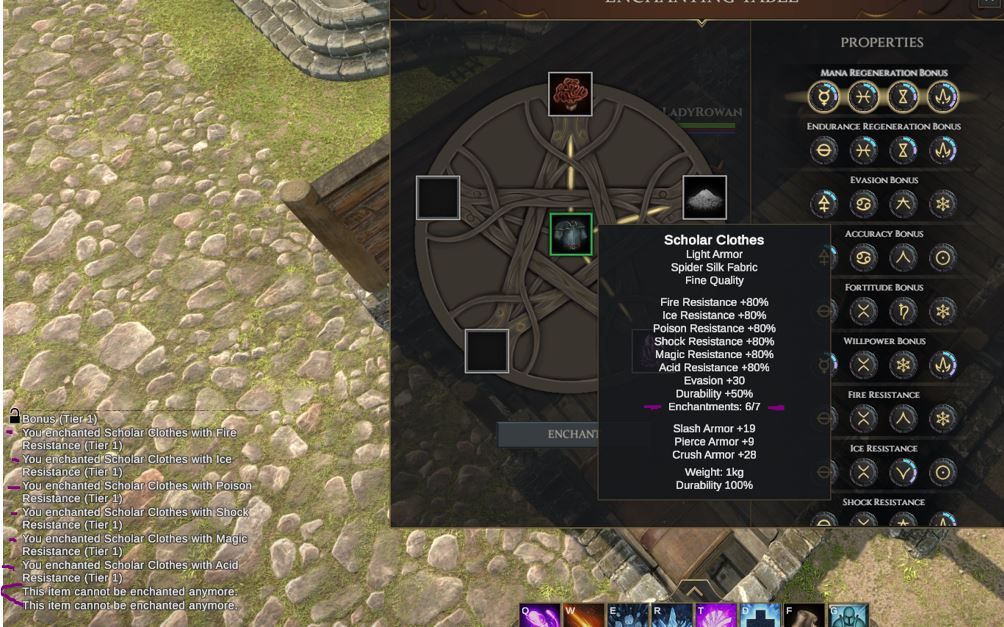Click the Enchant button
This screenshot has height=627, width=1004.
548,435
